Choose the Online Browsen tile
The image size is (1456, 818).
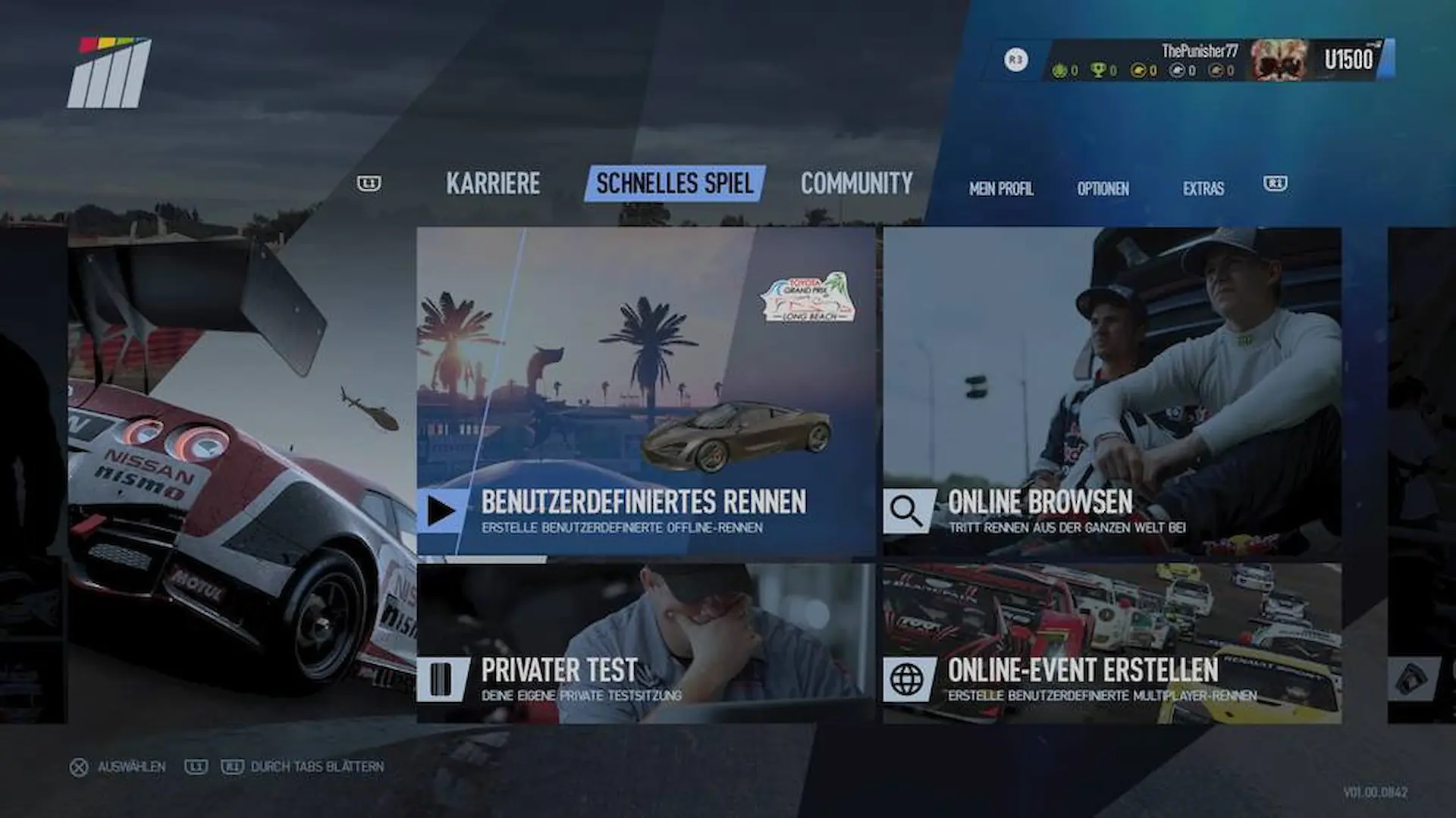[x=1112, y=392]
